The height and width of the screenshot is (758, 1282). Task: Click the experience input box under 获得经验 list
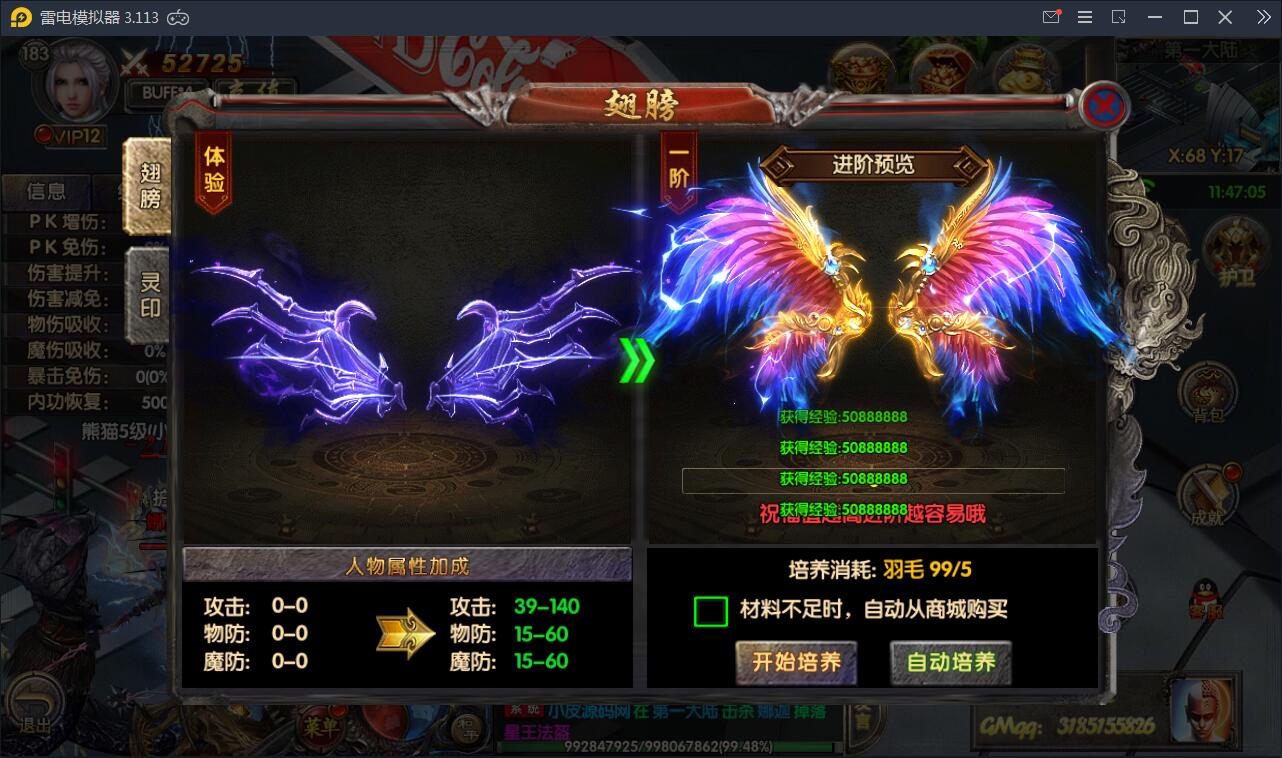873,481
